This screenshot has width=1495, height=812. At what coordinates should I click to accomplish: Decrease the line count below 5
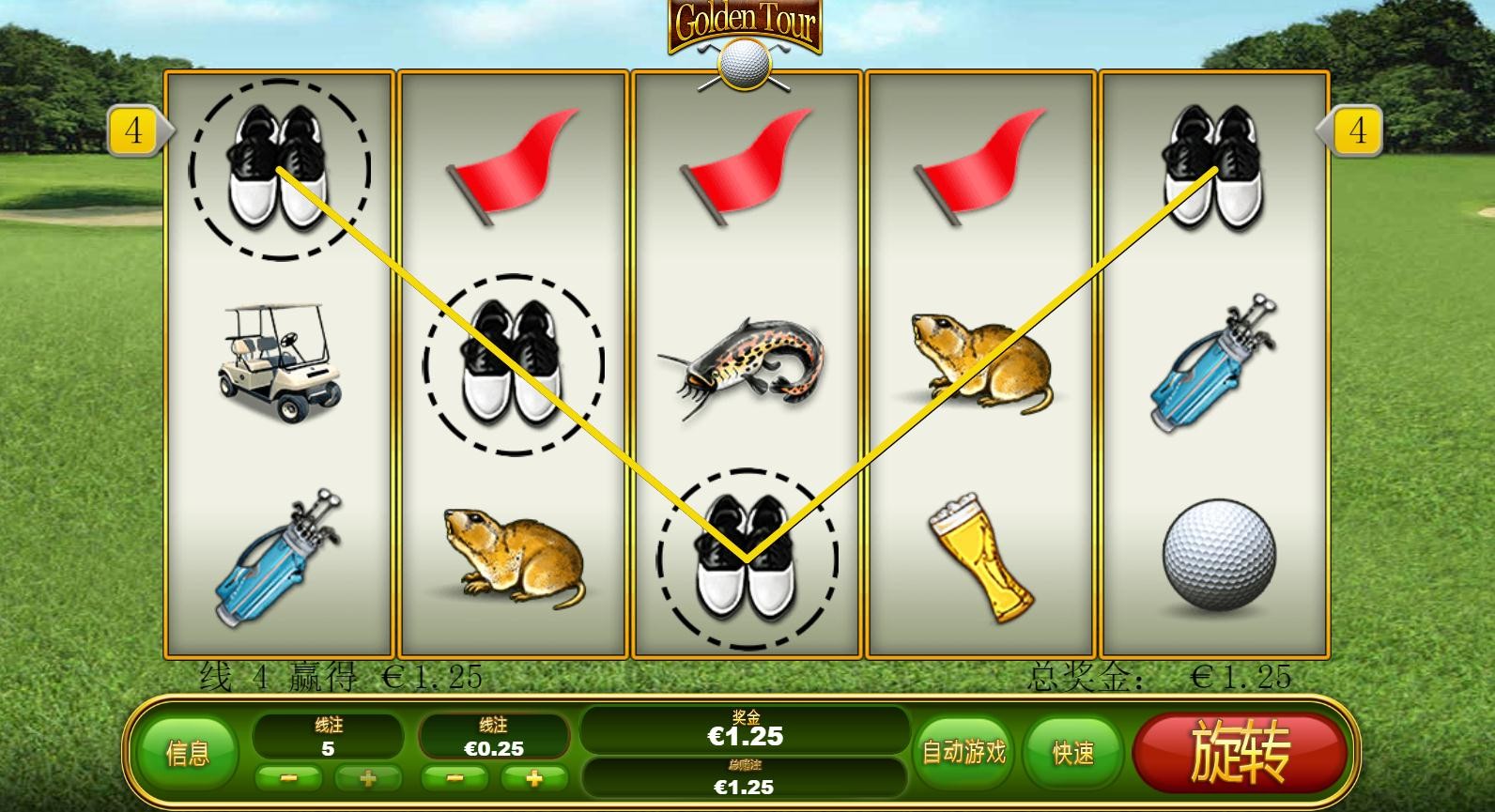288,778
